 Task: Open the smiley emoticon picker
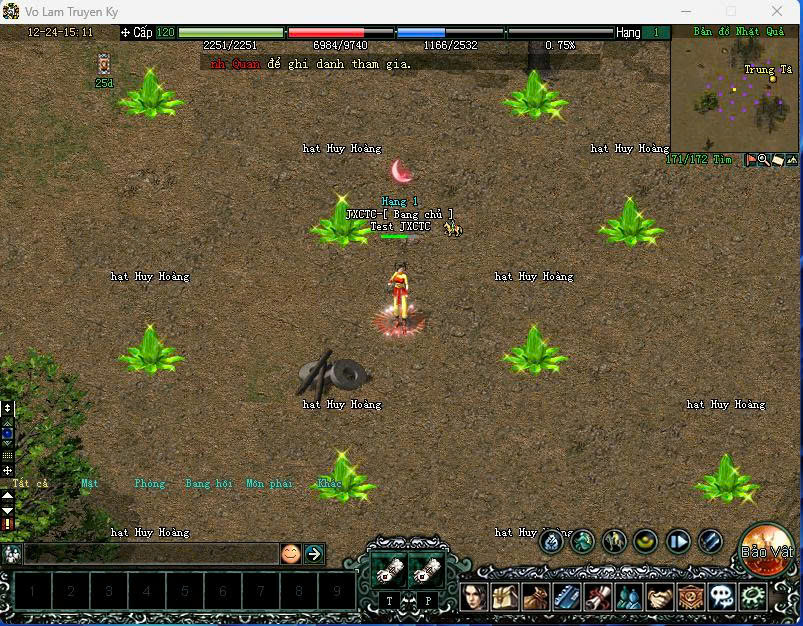coord(290,553)
